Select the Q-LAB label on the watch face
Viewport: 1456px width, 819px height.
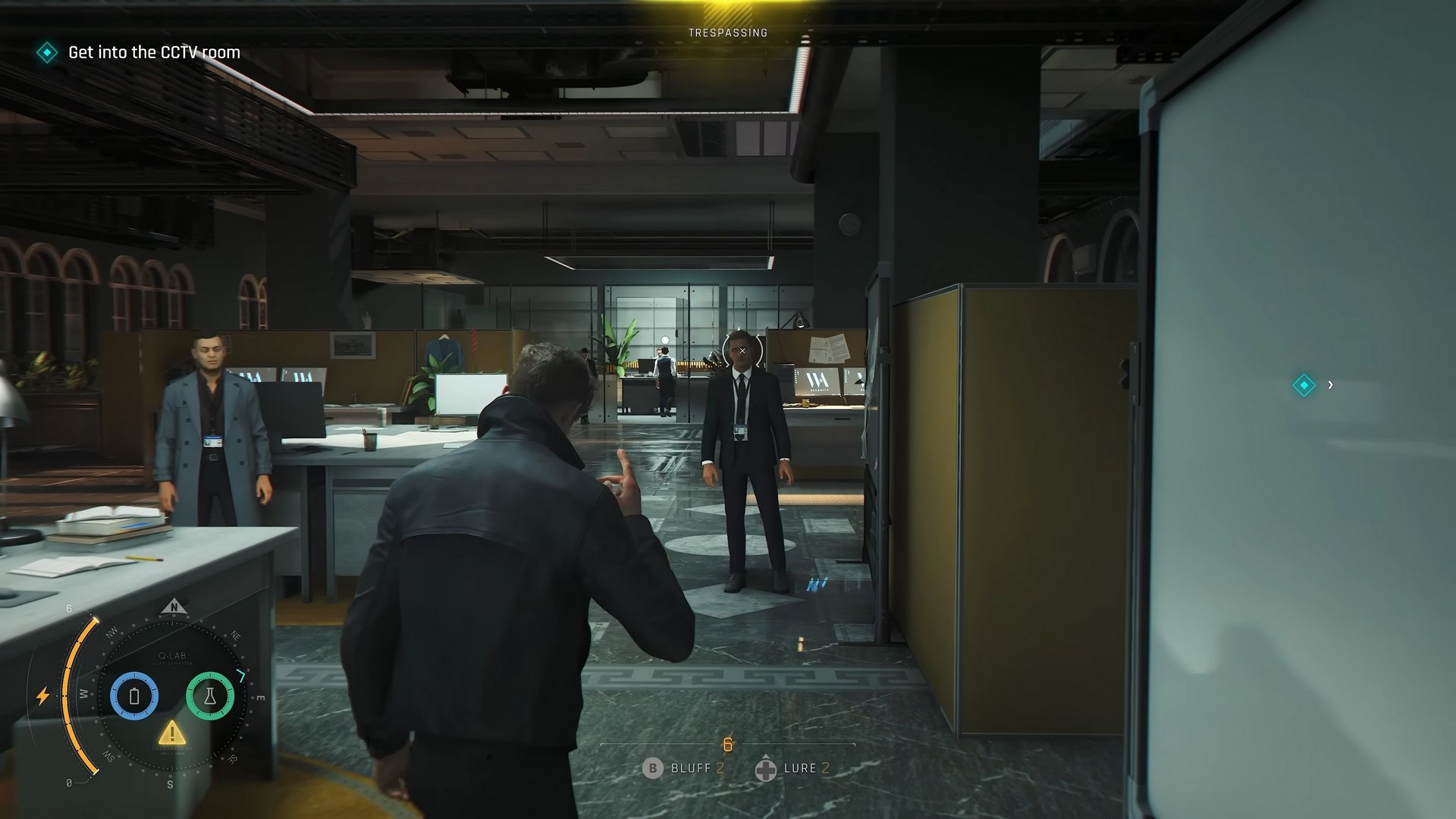click(172, 656)
